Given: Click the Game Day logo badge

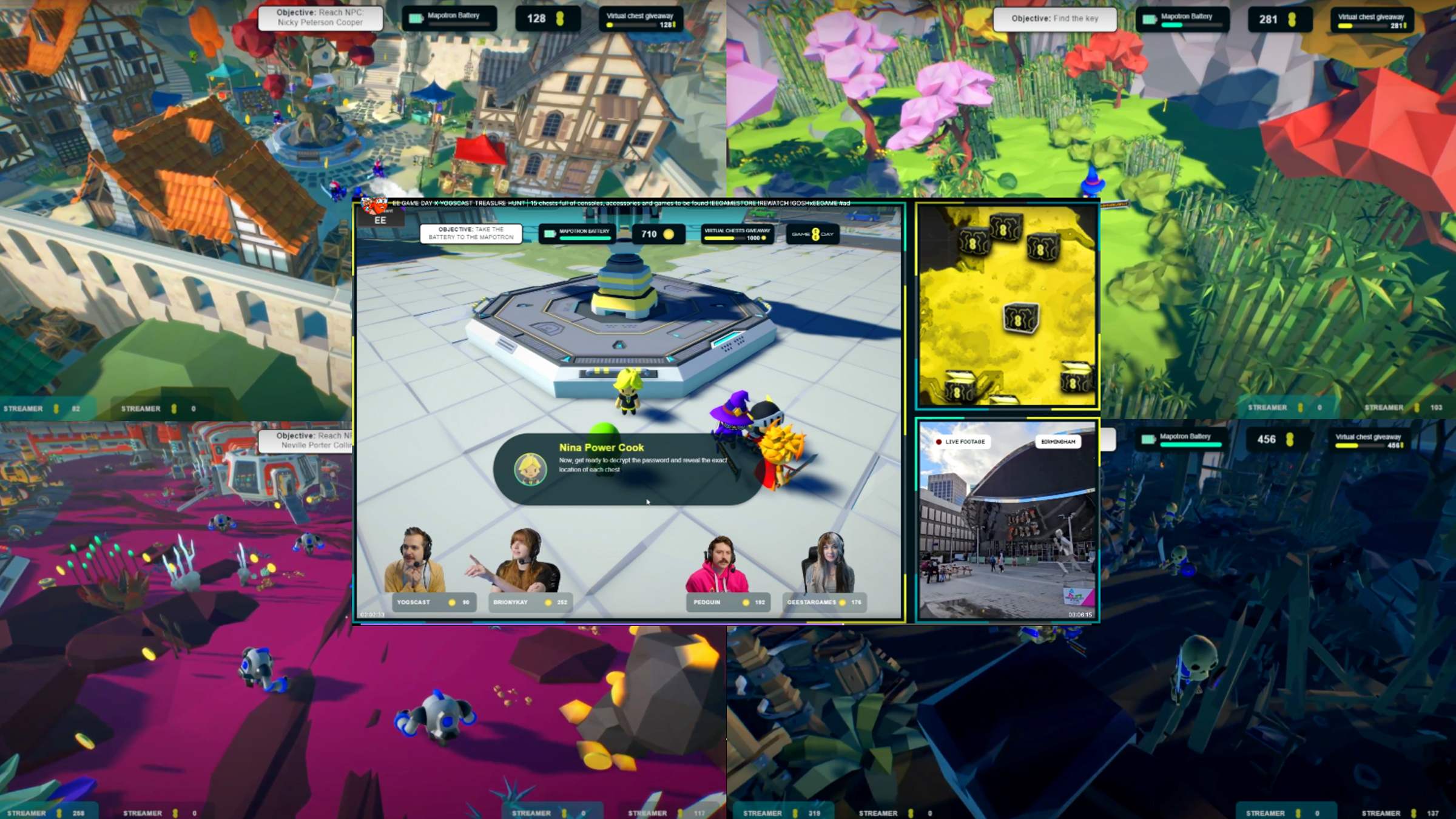Looking at the screenshot, I should (812, 234).
